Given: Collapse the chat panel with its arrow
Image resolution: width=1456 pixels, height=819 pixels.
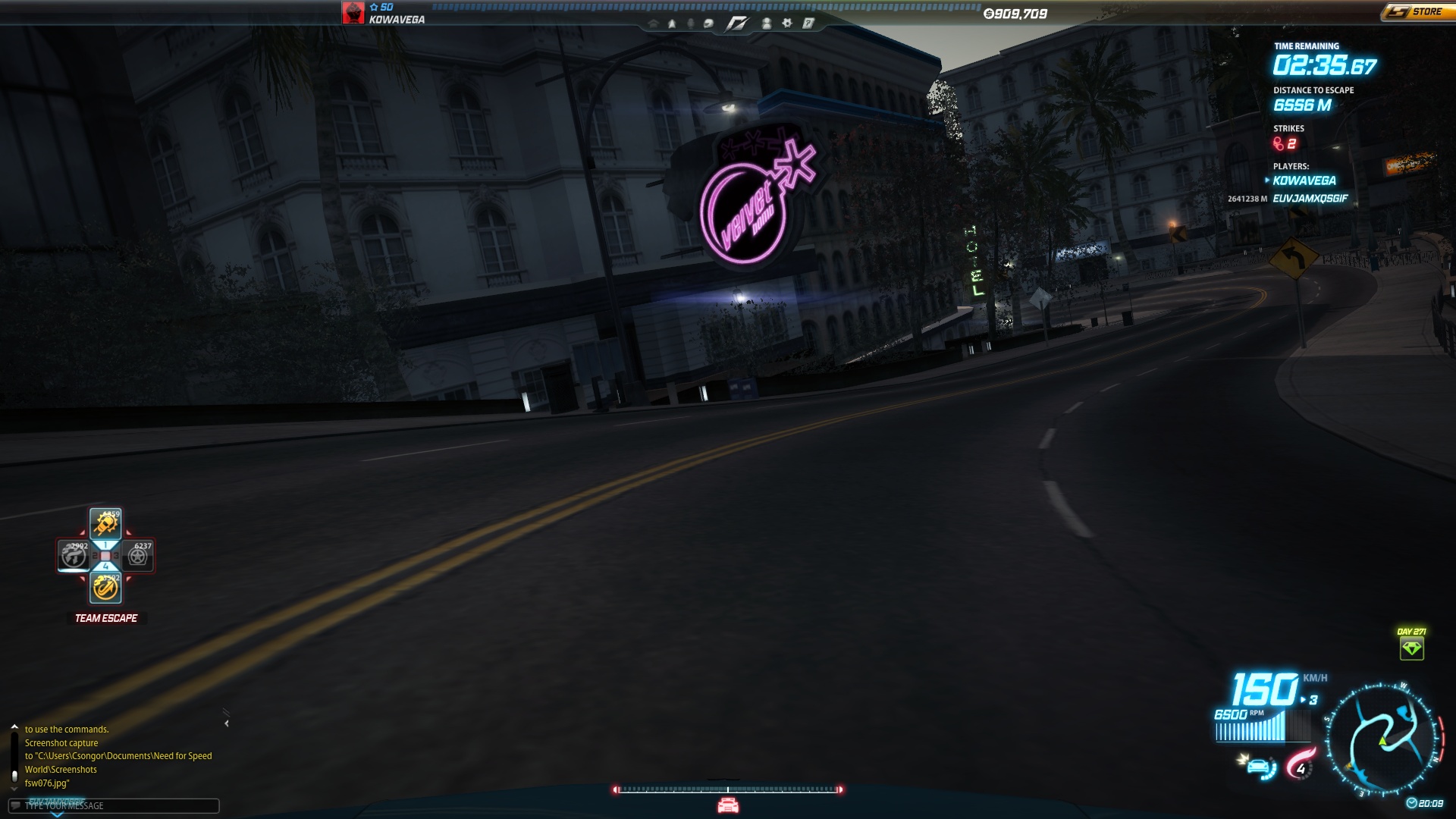Looking at the screenshot, I should (x=227, y=723).
